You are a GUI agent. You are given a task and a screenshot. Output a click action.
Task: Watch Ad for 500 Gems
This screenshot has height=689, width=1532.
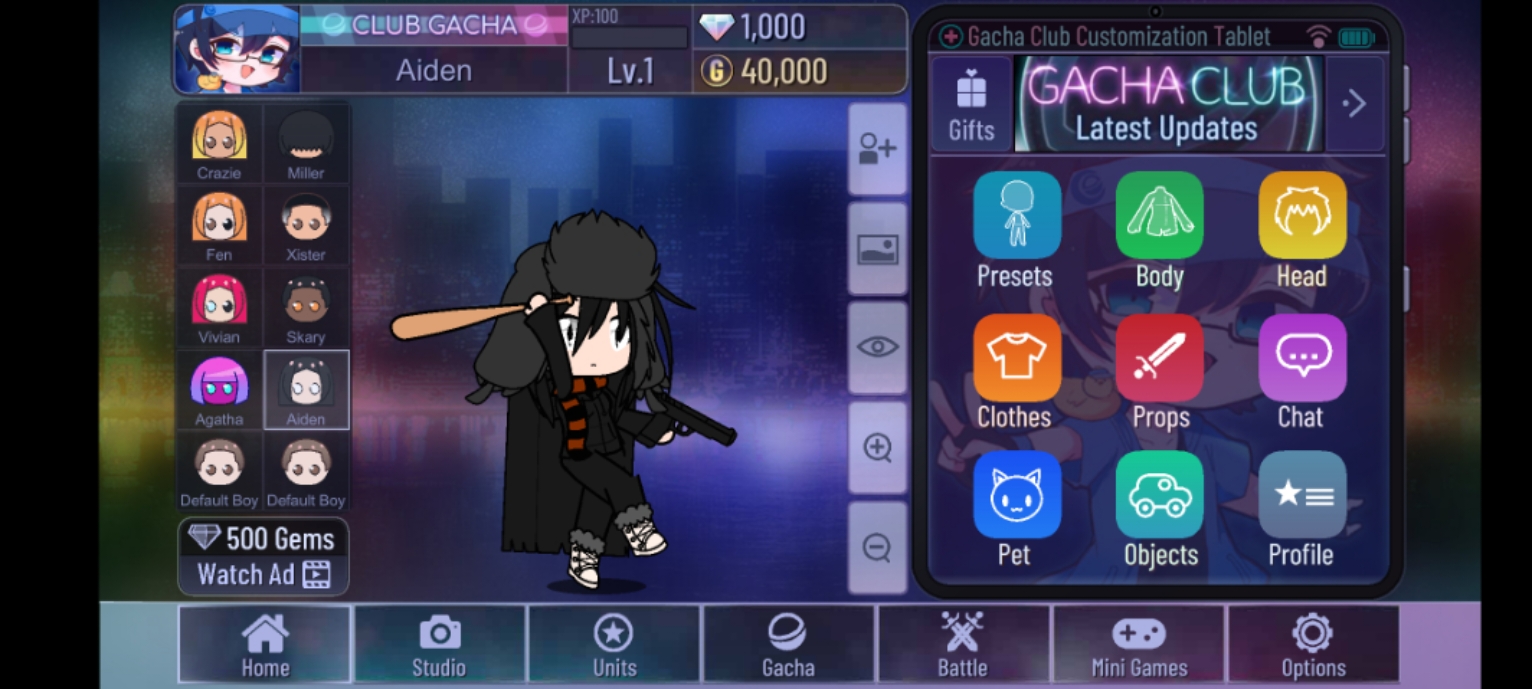pyautogui.click(x=264, y=557)
